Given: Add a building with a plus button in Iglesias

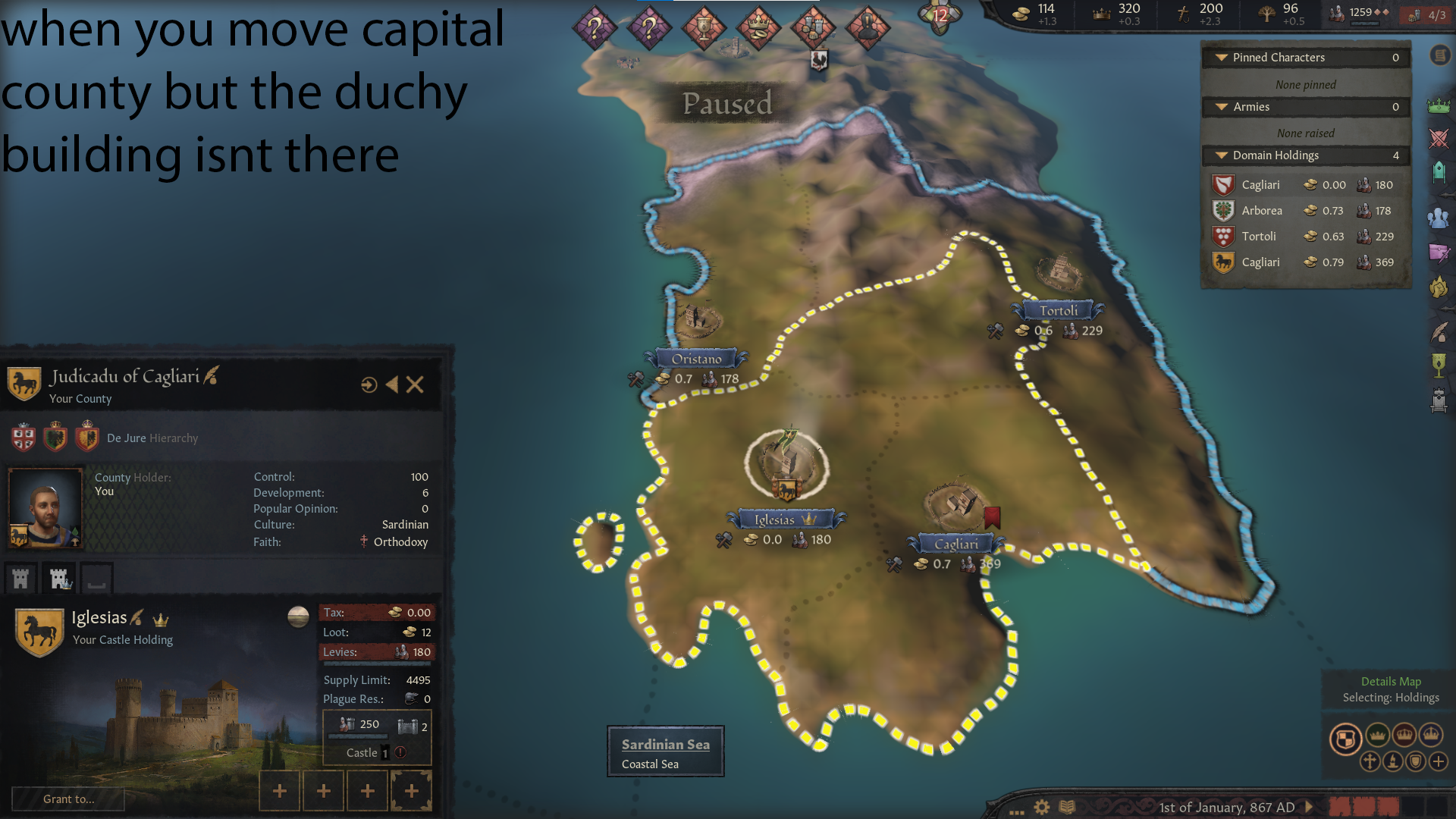Looking at the screenshot, I should pyautogui.click(x=278, y=790).
